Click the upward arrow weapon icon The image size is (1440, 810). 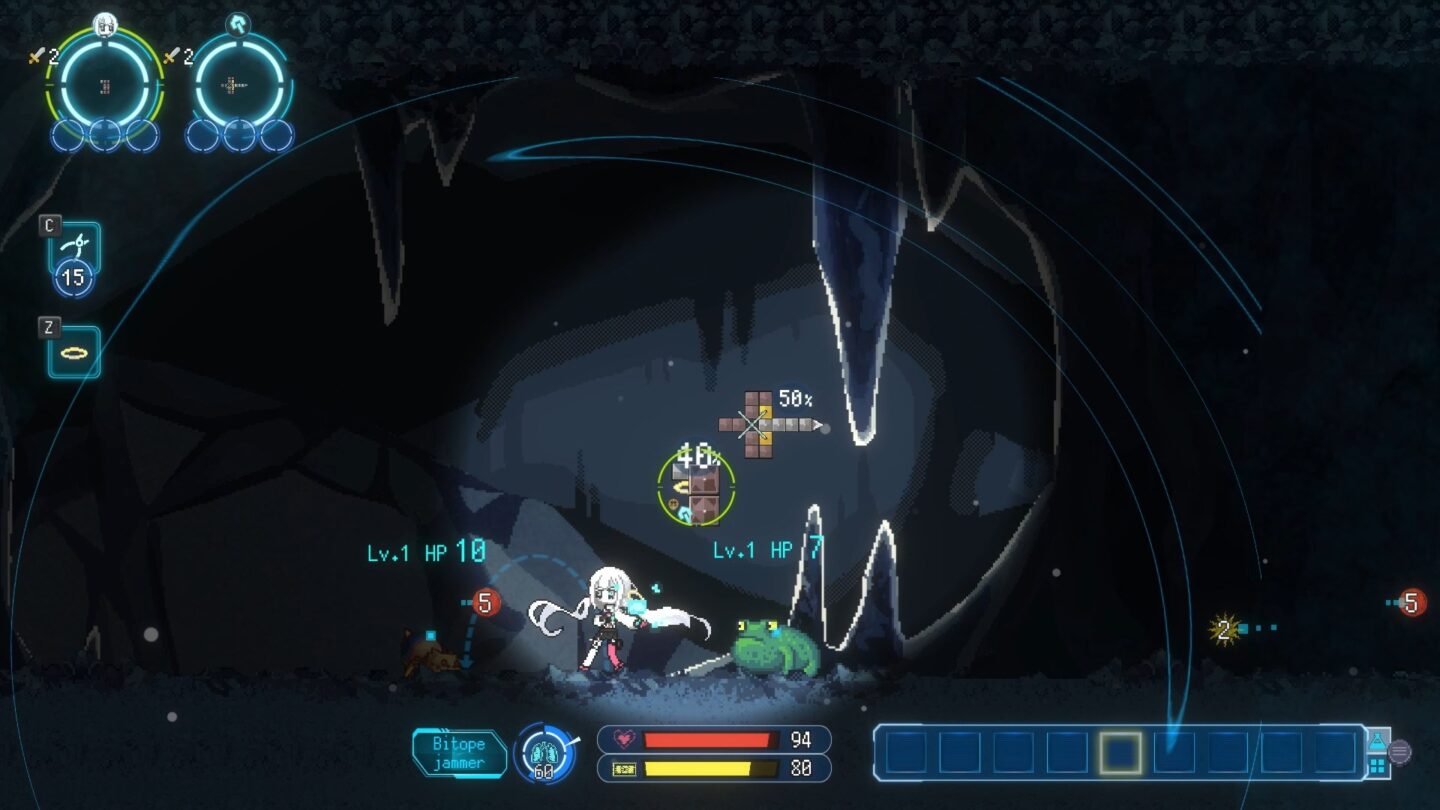point(236,24)
